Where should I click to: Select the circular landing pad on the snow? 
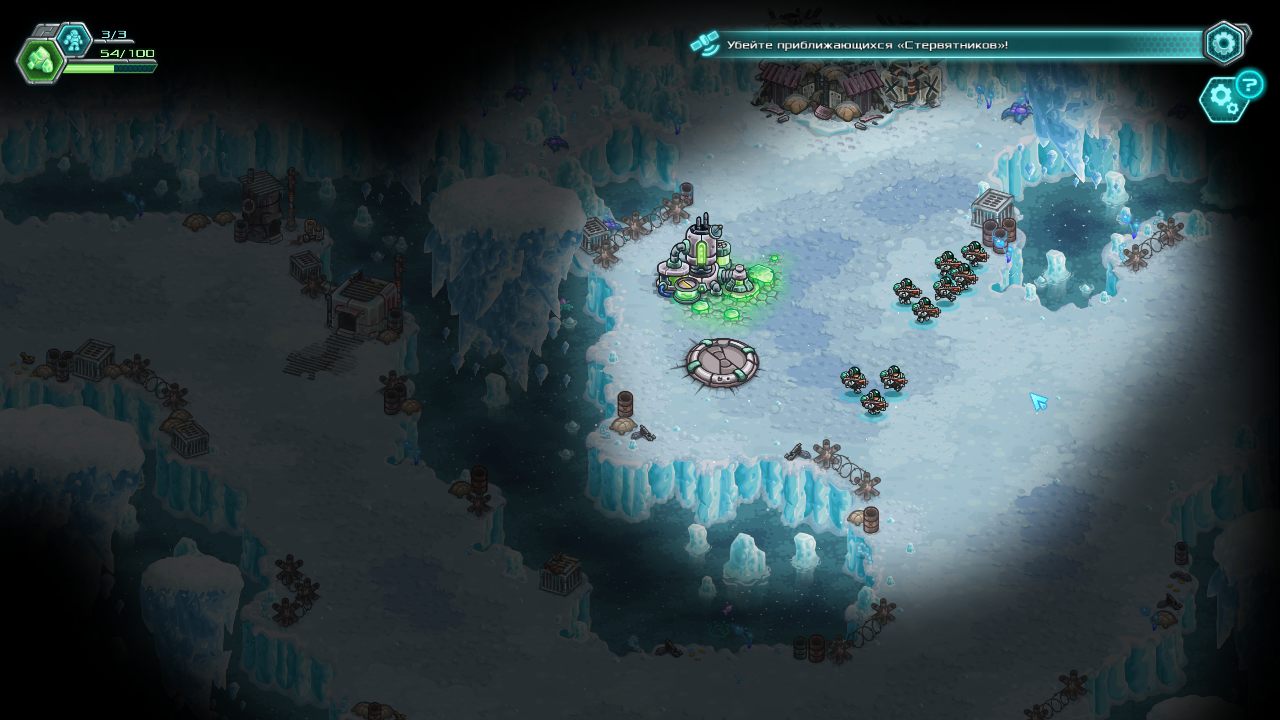click(x=723, y=363)
